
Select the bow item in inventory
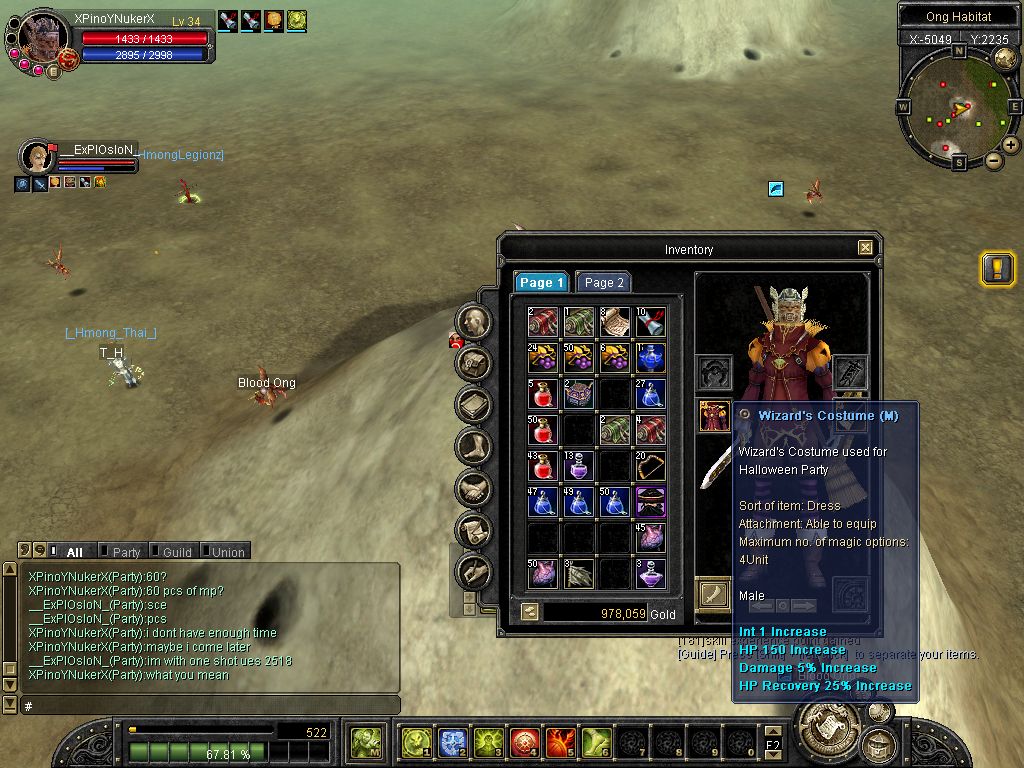click(651, 466)
